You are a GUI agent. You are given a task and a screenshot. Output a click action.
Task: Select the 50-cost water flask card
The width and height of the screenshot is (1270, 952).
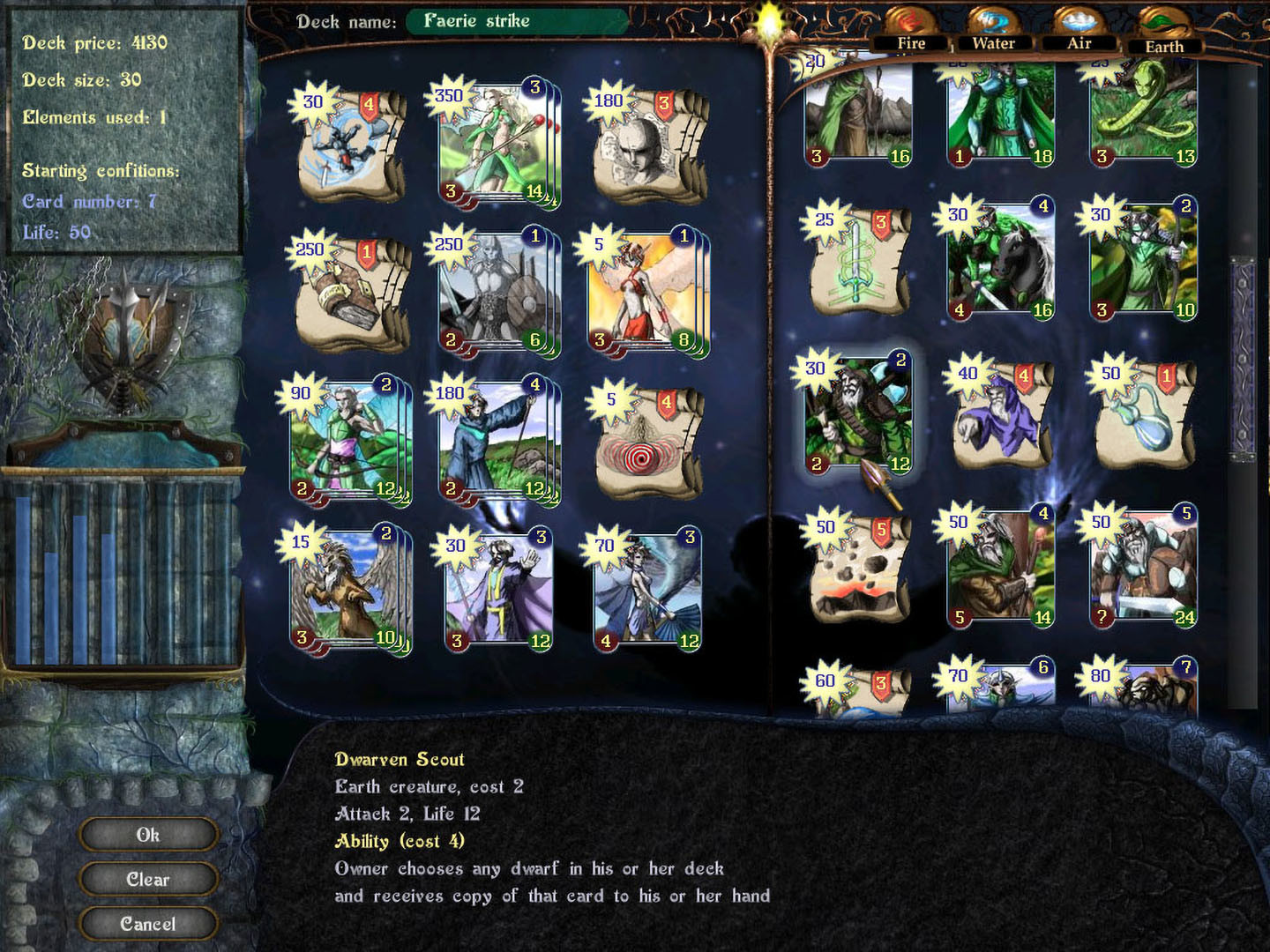[x=1142, y=414]
